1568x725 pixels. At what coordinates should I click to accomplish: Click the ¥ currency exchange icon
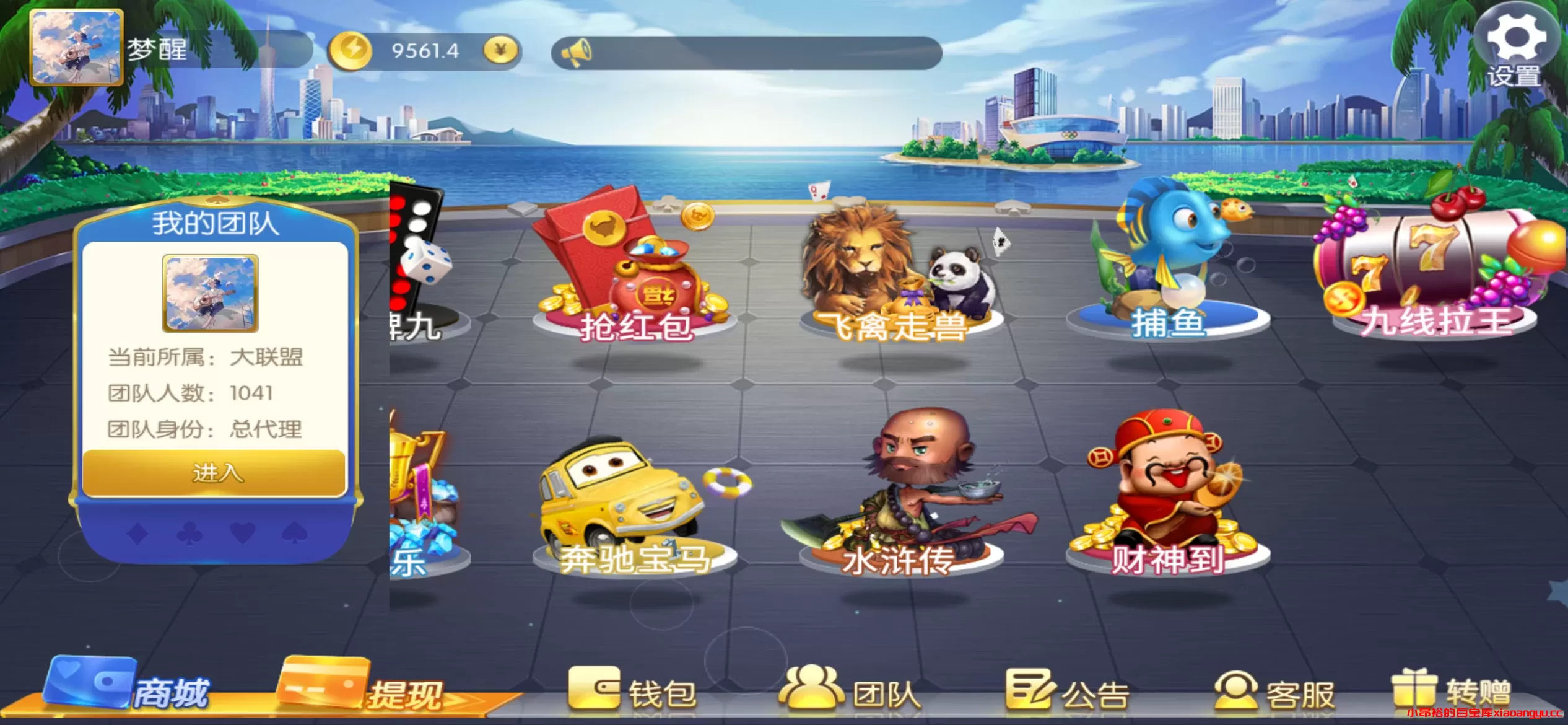(502, 51)
